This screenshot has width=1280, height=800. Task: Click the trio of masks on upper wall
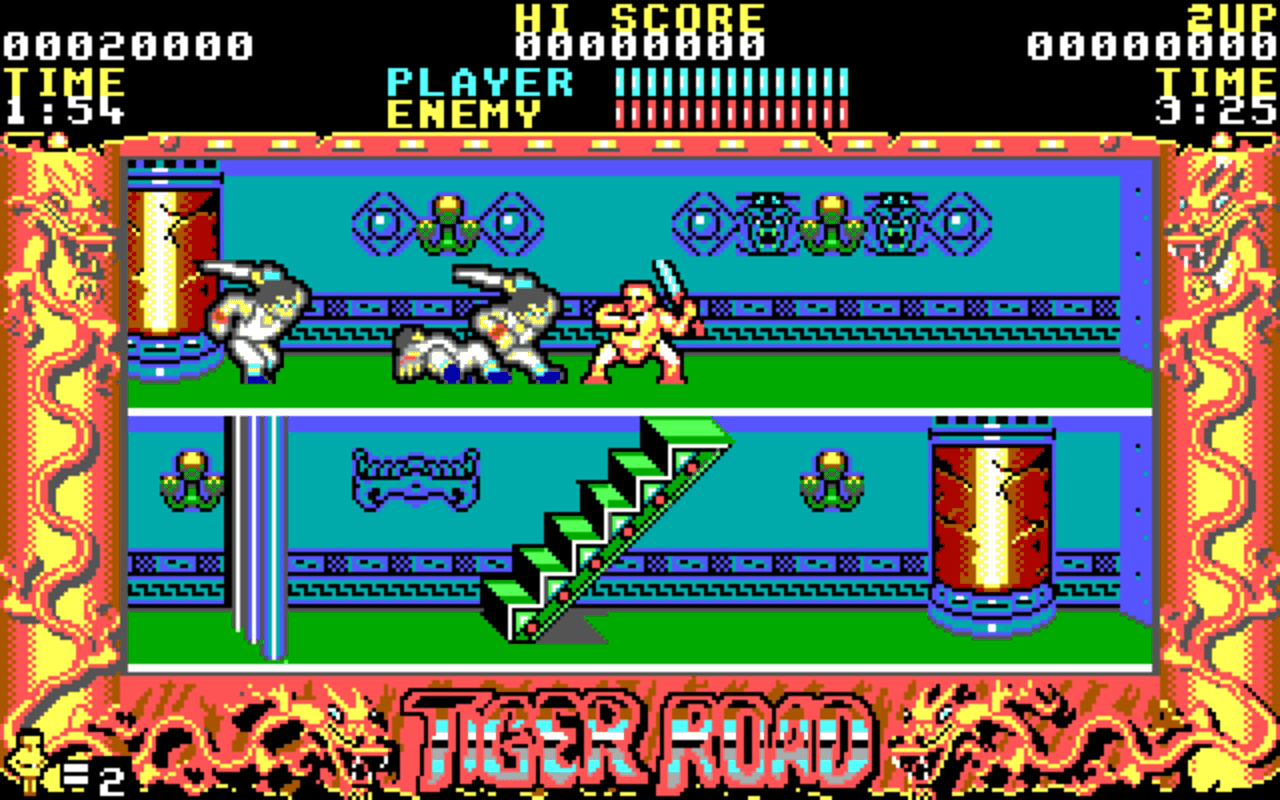tap(830, 220)
